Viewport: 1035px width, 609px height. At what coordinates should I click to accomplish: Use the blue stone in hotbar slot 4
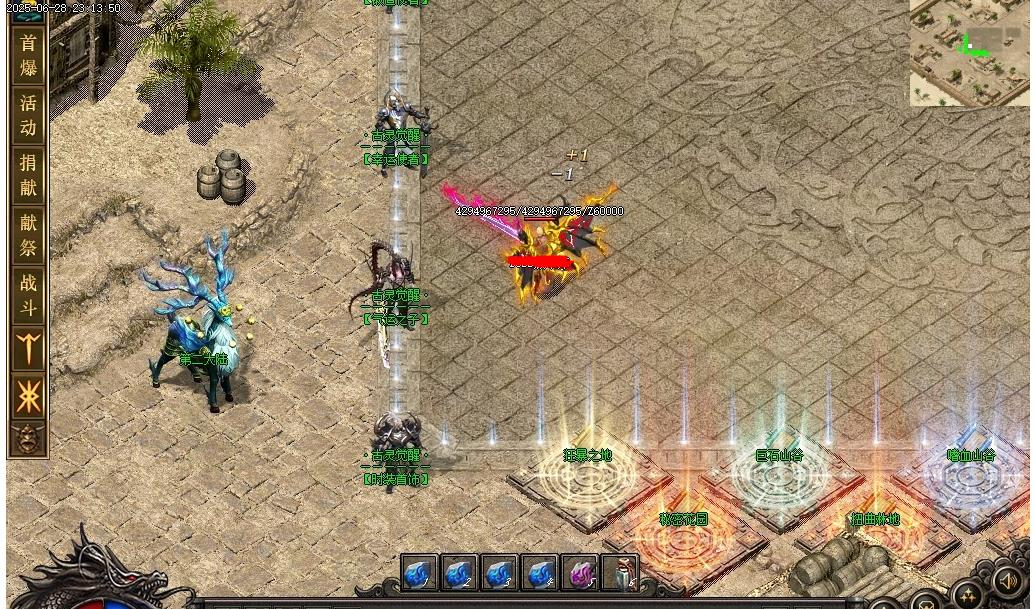point(539,573)
